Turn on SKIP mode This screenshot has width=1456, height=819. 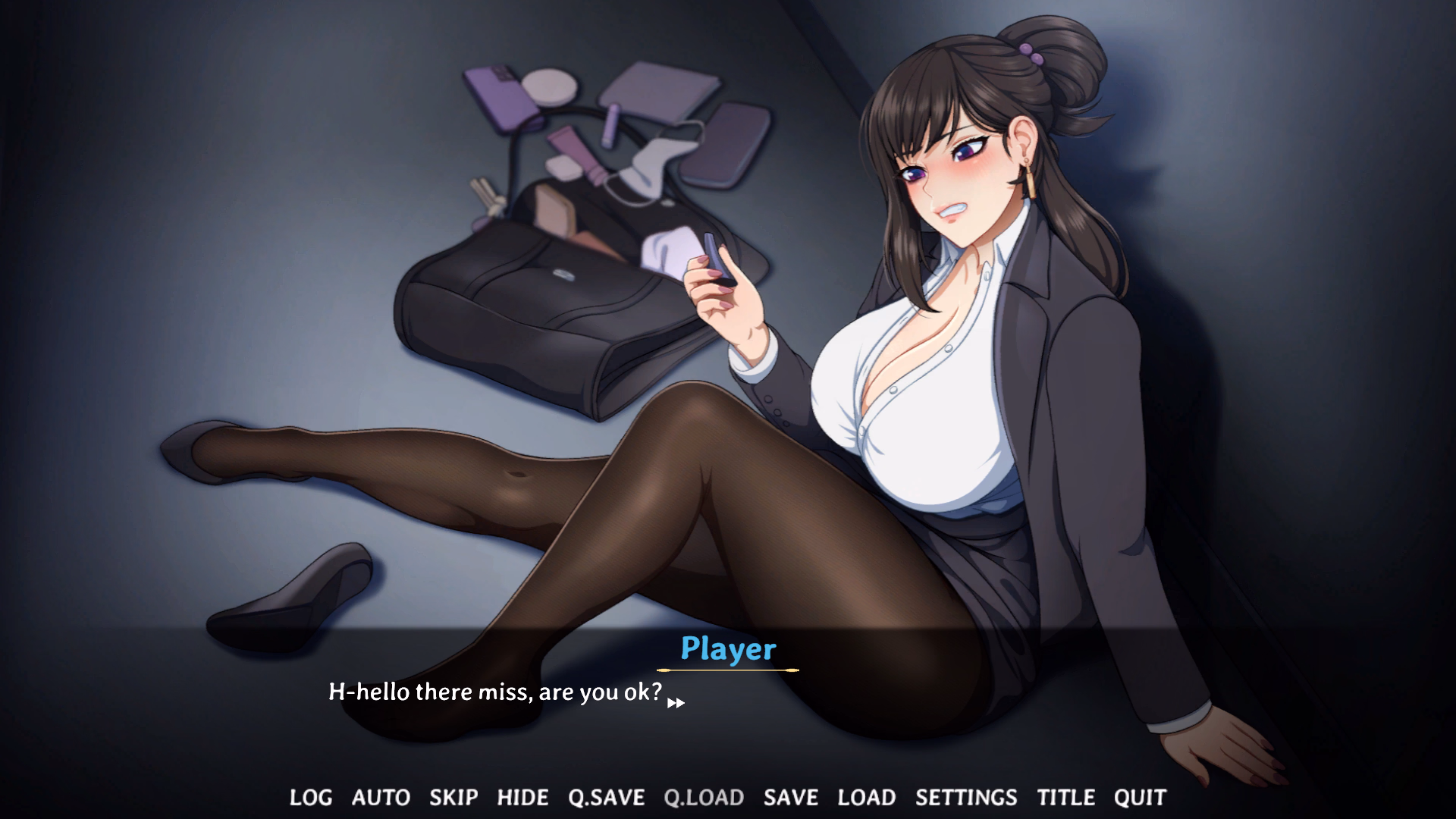(453, 797)
